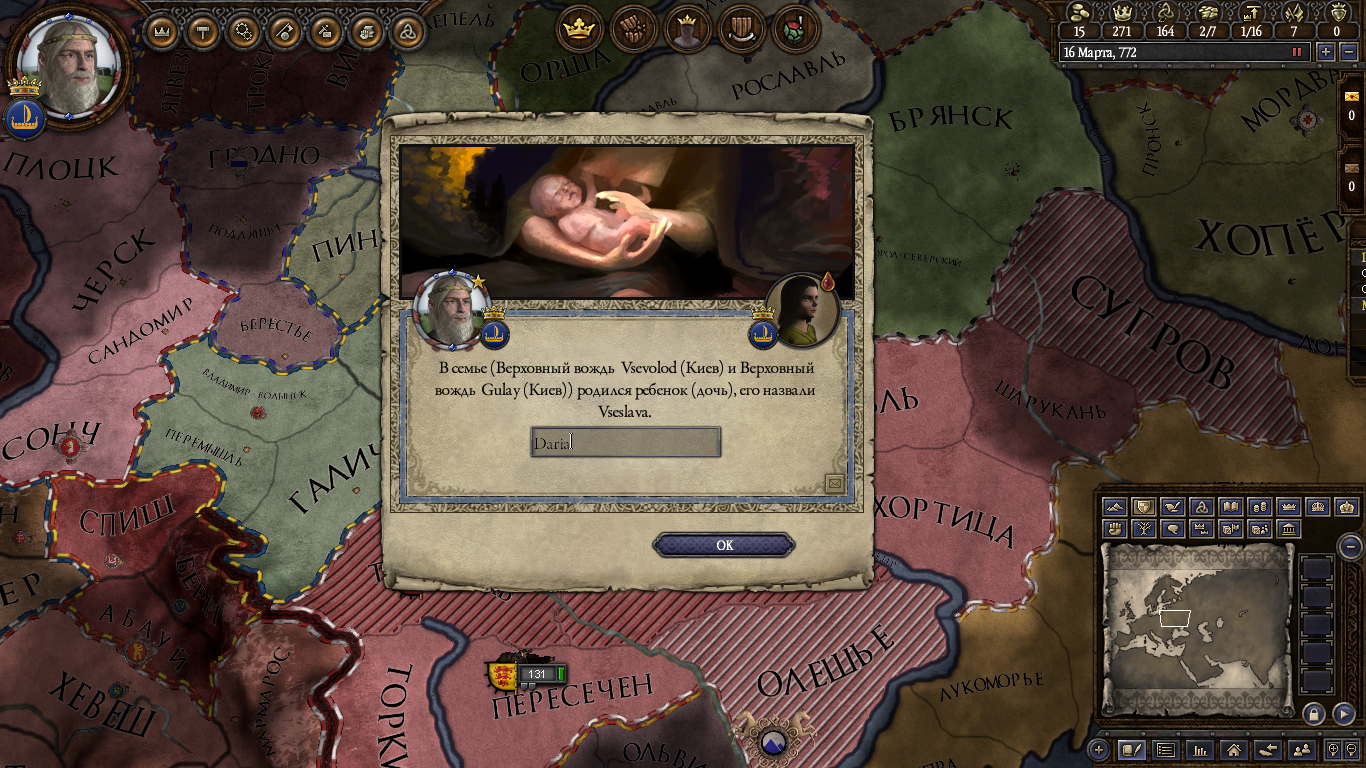Click the clenched fist alert icon

pos(632,29)
